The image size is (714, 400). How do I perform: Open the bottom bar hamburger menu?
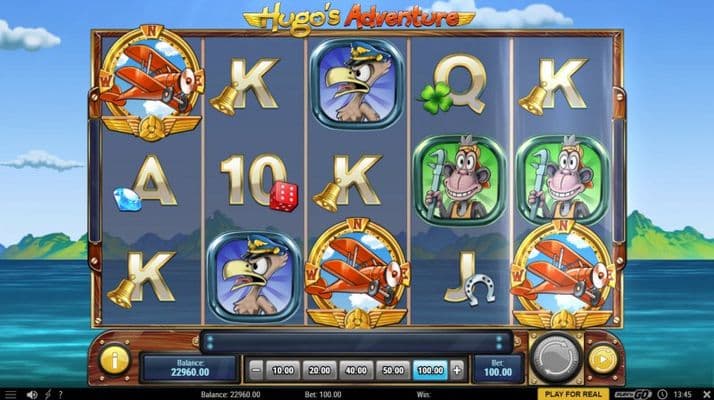point(12,394)
